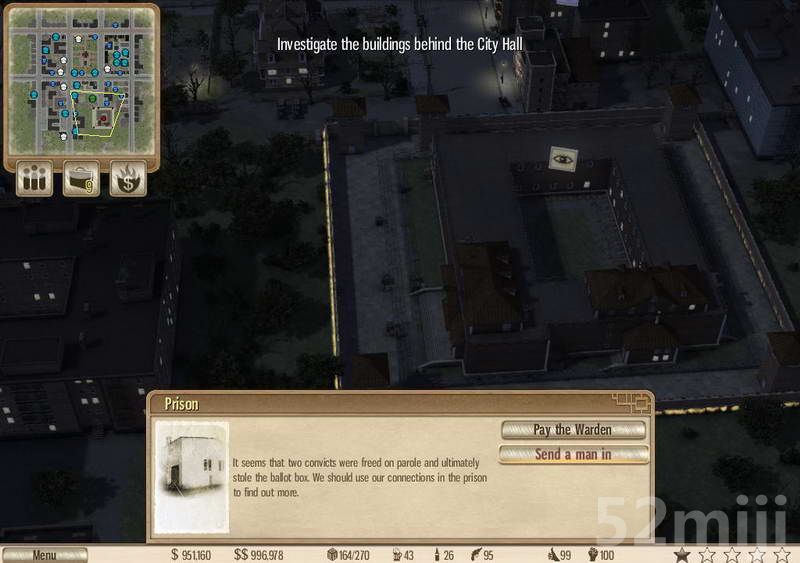
Task: Open the gang members panel icon
Action: (x=34, y=180)
